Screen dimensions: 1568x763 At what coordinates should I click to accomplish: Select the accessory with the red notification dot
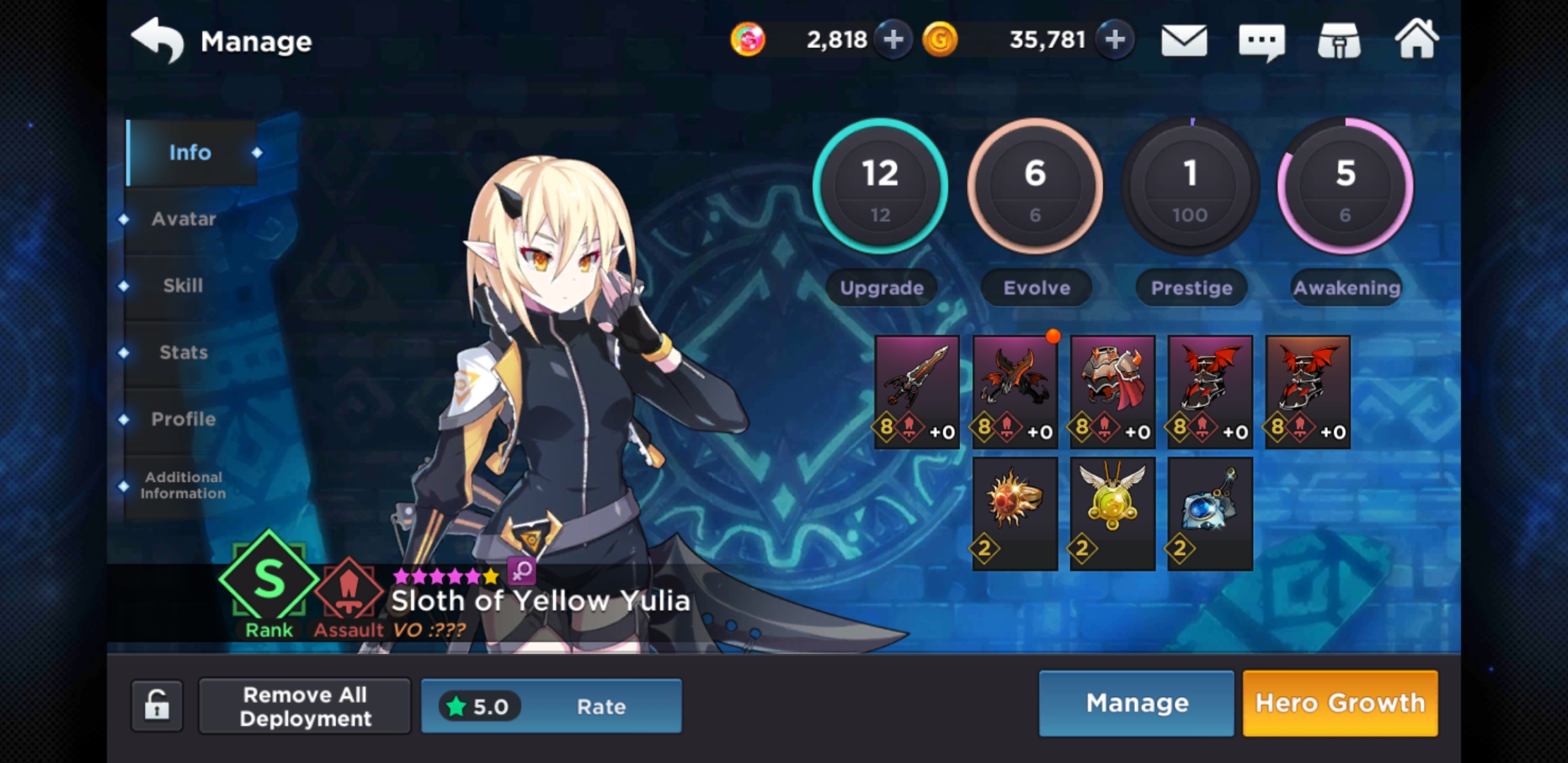coord(1014,392)
